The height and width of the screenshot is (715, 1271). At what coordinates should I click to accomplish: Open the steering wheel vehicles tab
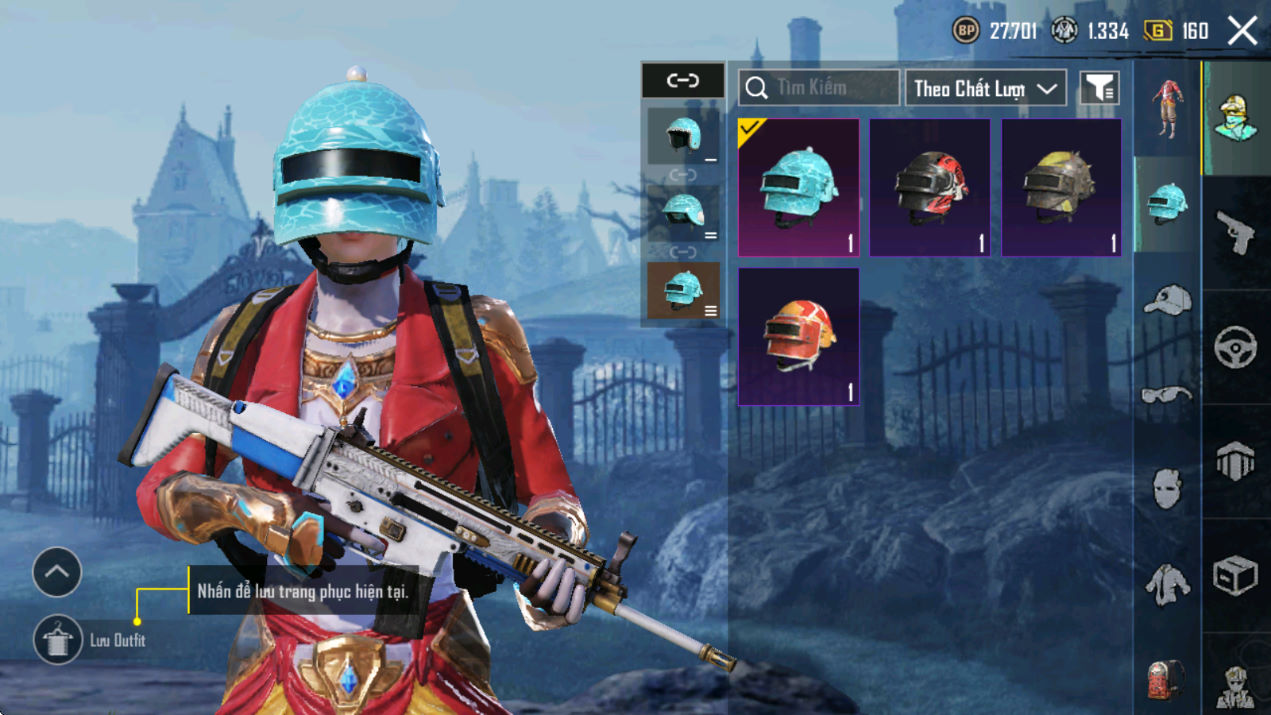pos(1236,347)
